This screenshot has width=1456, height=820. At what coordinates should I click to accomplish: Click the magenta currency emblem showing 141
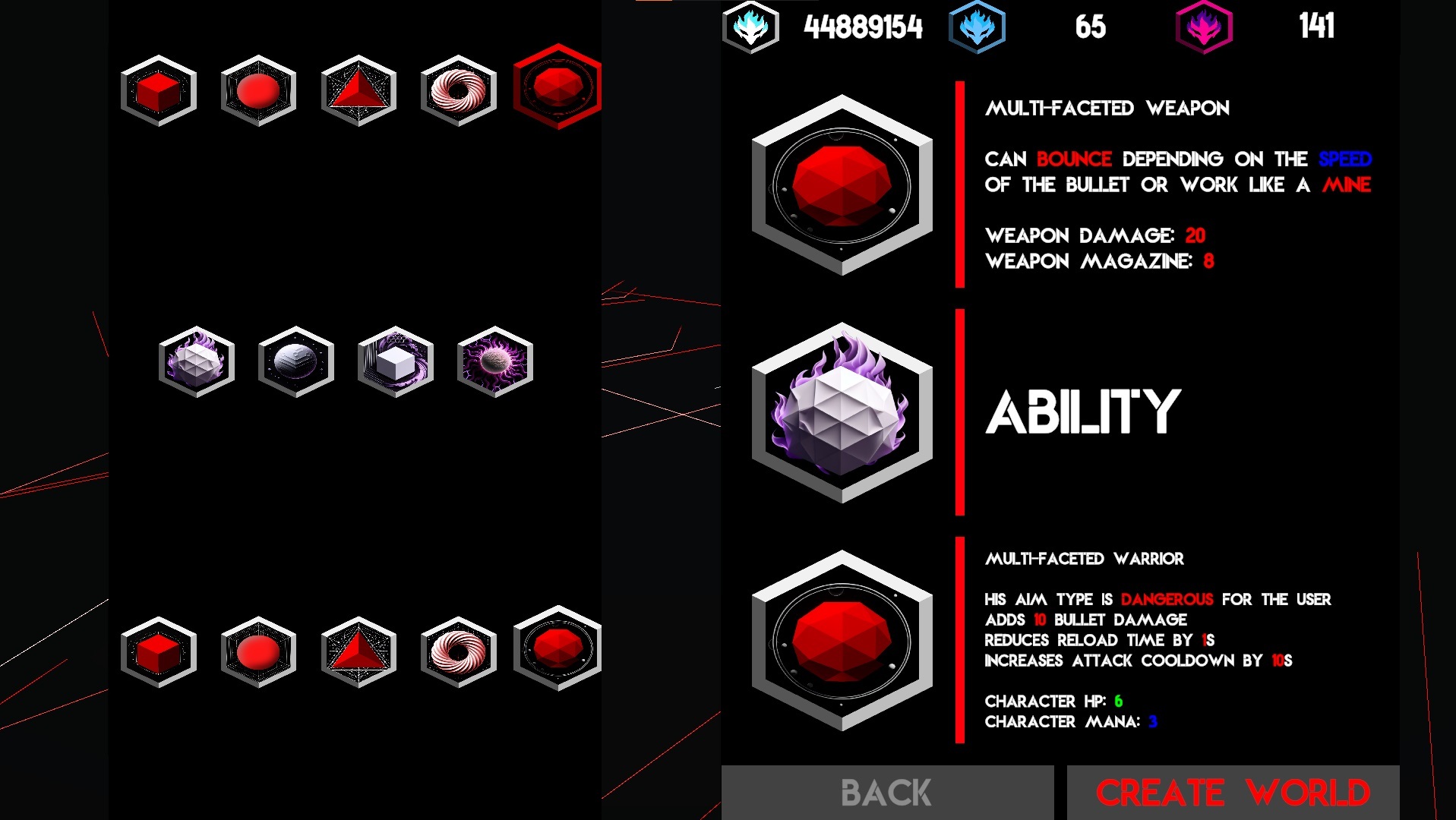(1204, 28)
